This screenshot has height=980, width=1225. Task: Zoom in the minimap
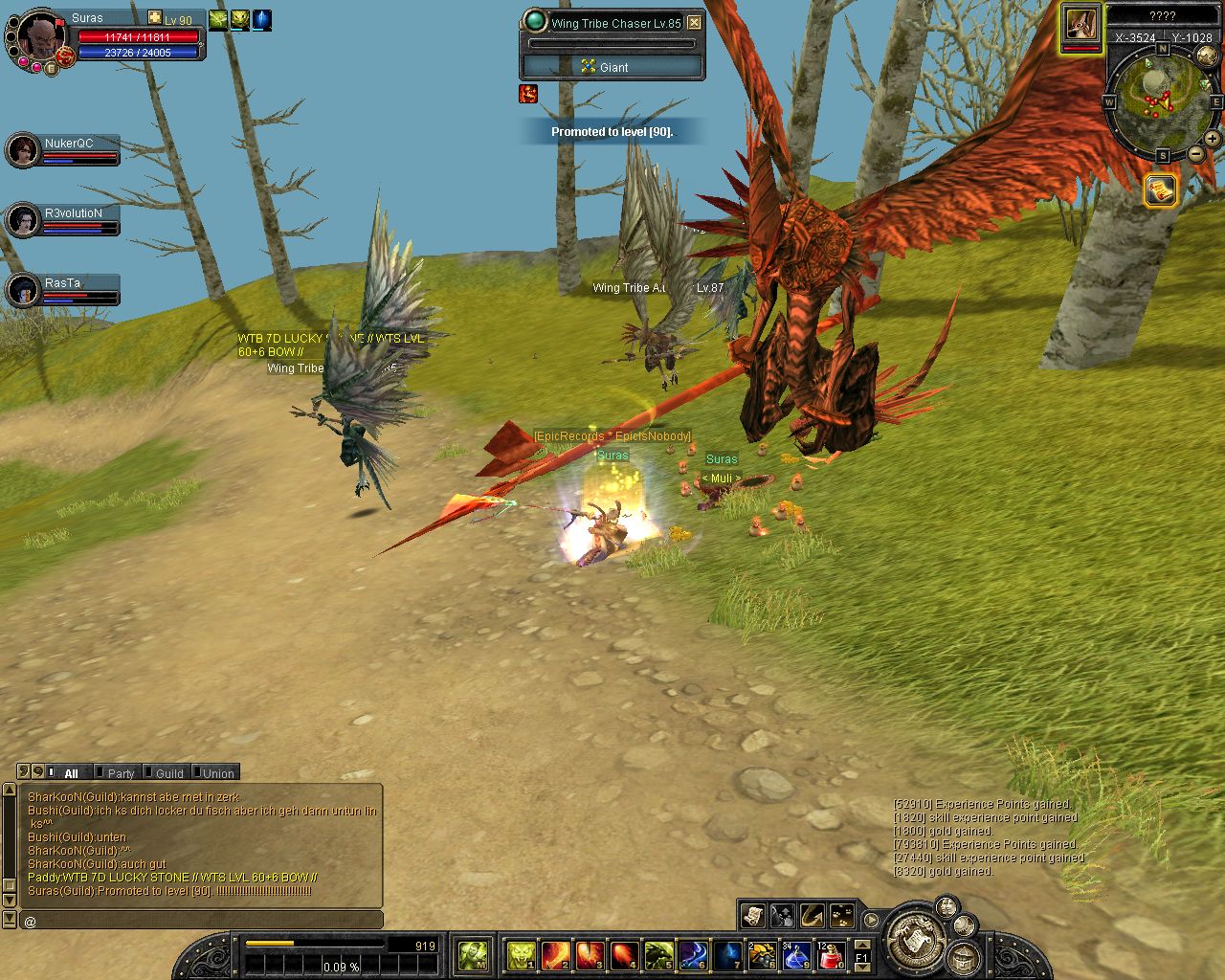coord(1212,139)
